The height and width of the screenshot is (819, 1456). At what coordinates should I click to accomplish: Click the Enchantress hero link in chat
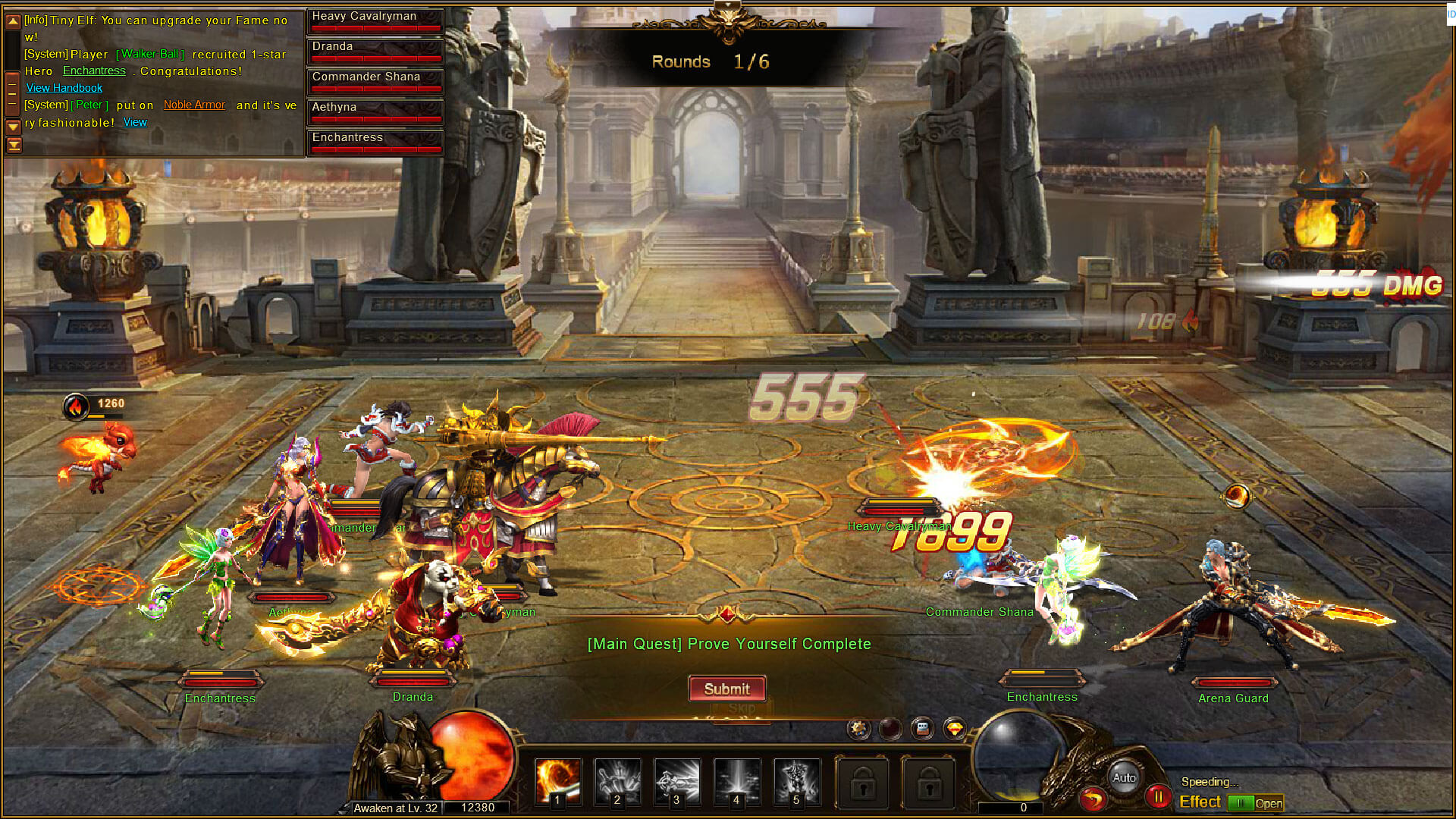coord(94,71)
